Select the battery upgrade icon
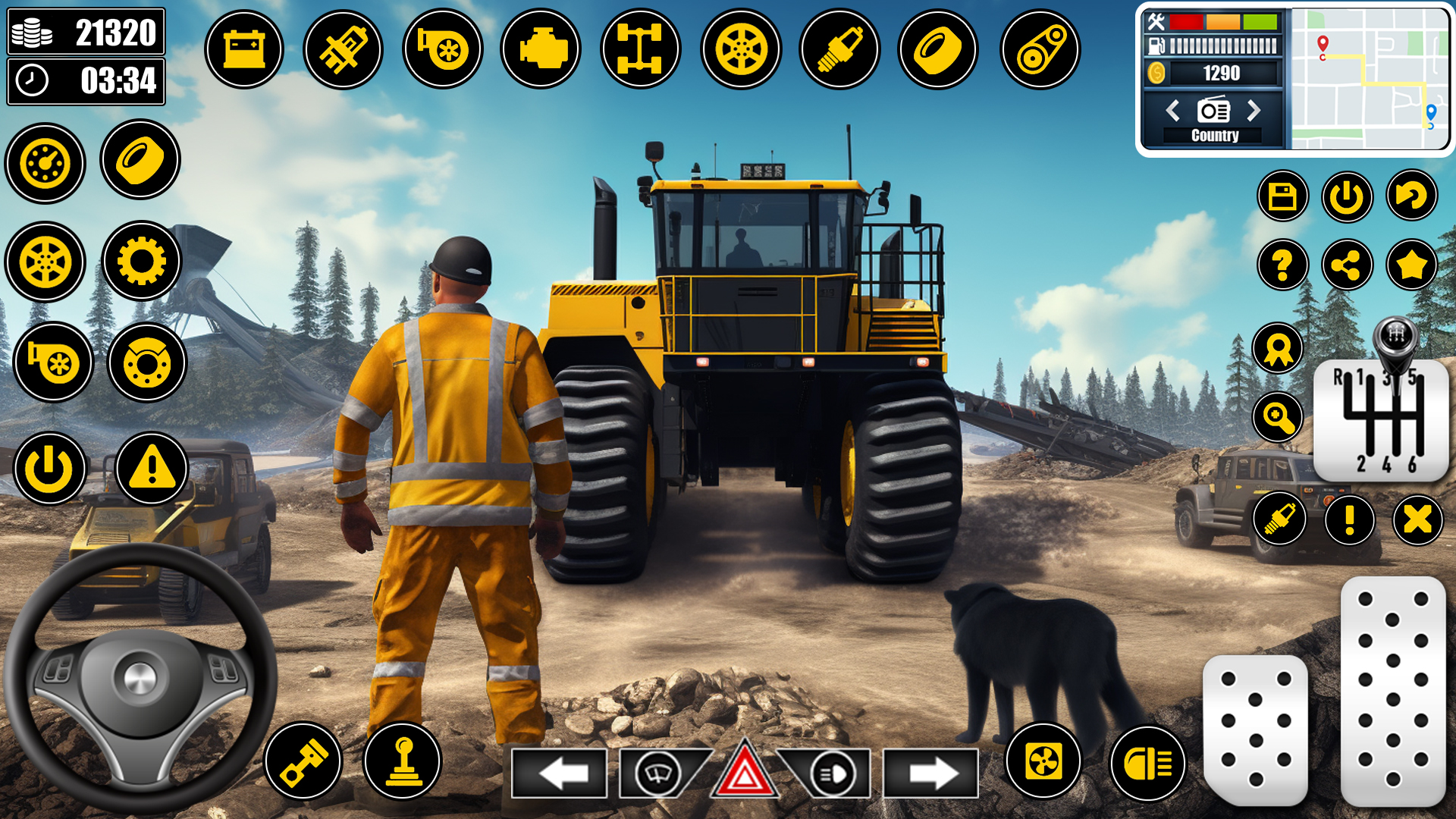This screenshot has width=1456, height=819. pos(243,48)
